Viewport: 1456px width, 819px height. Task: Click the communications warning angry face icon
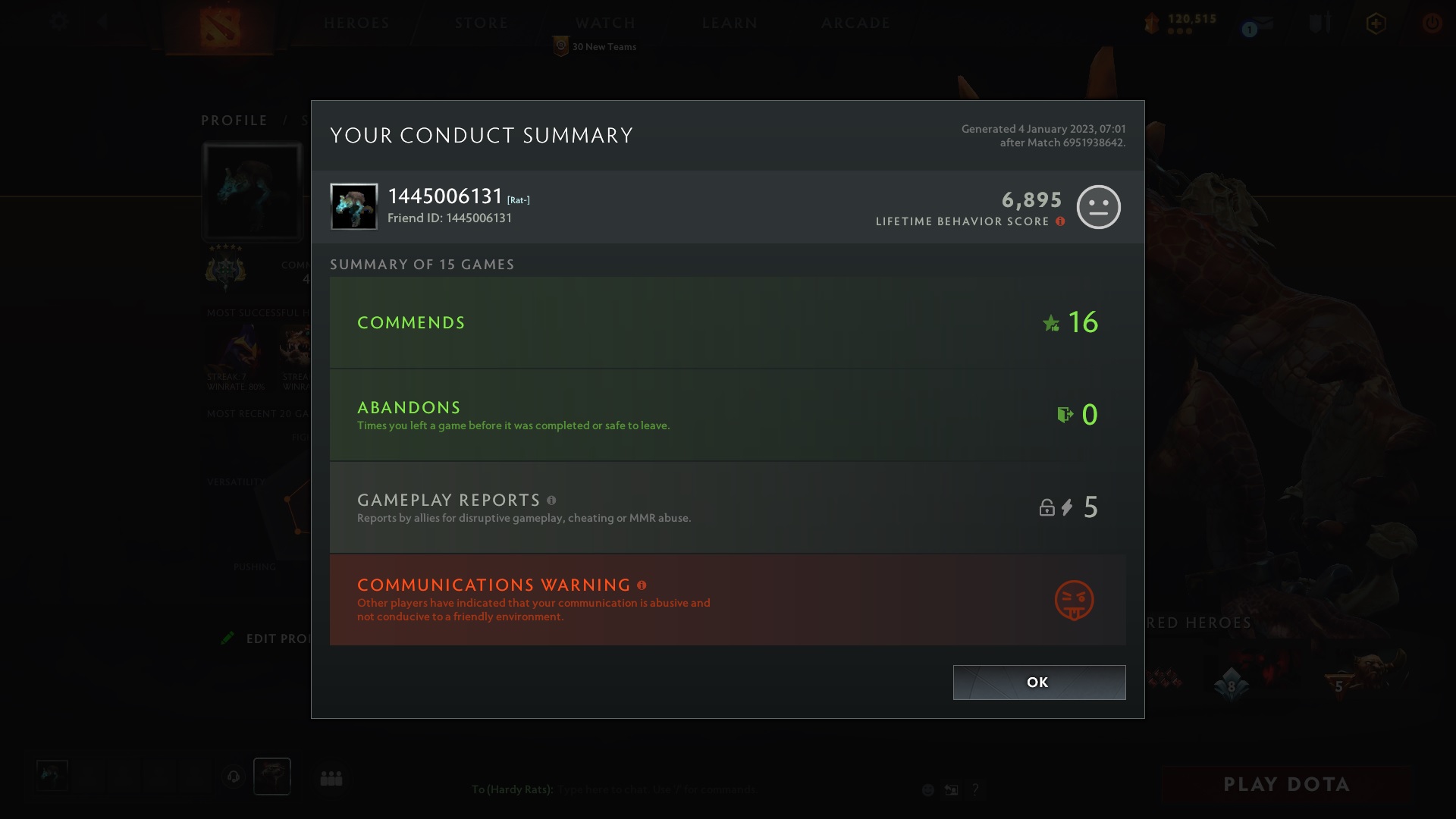pos(1074,600)
